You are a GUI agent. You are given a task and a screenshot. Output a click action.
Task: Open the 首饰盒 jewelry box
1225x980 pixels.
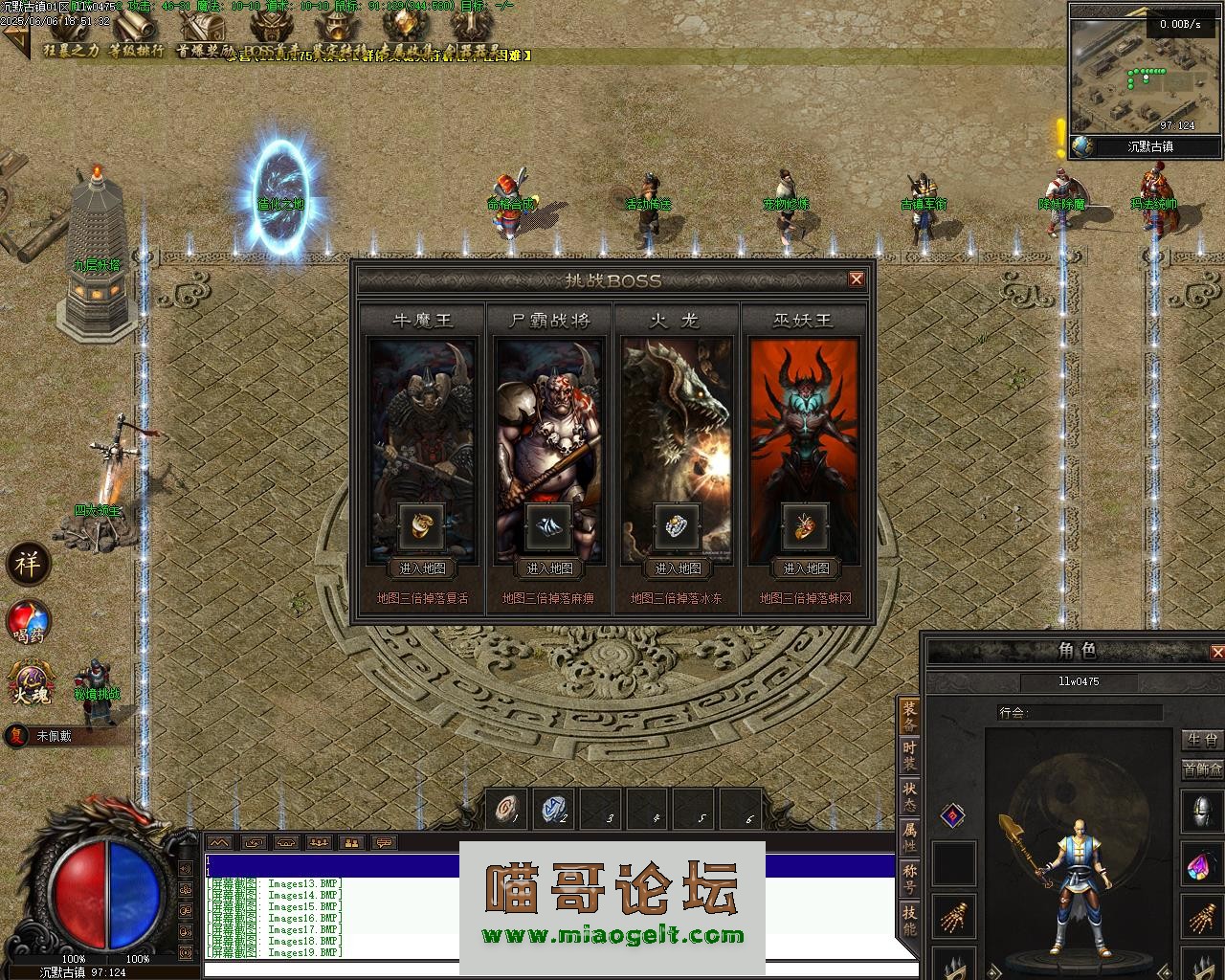click(1202, 768)
